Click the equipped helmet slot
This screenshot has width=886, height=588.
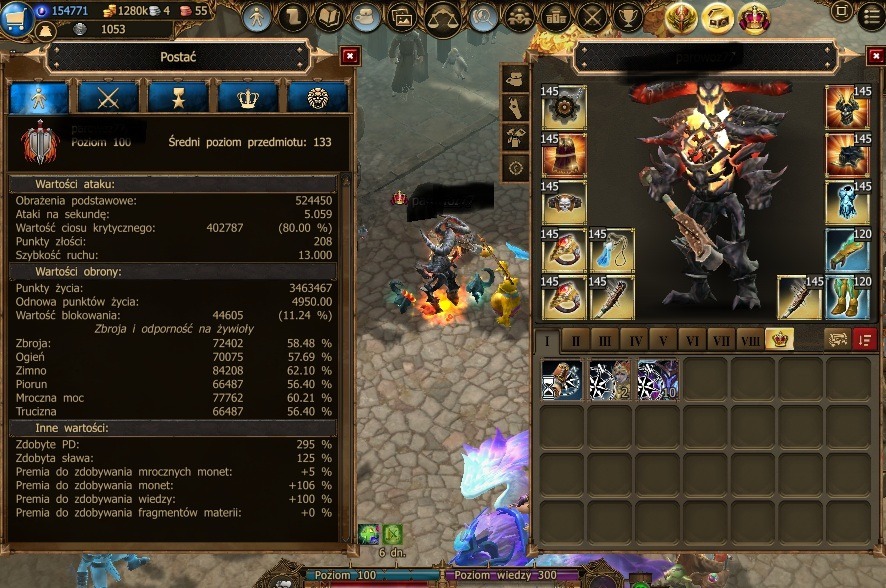(848, 107)
